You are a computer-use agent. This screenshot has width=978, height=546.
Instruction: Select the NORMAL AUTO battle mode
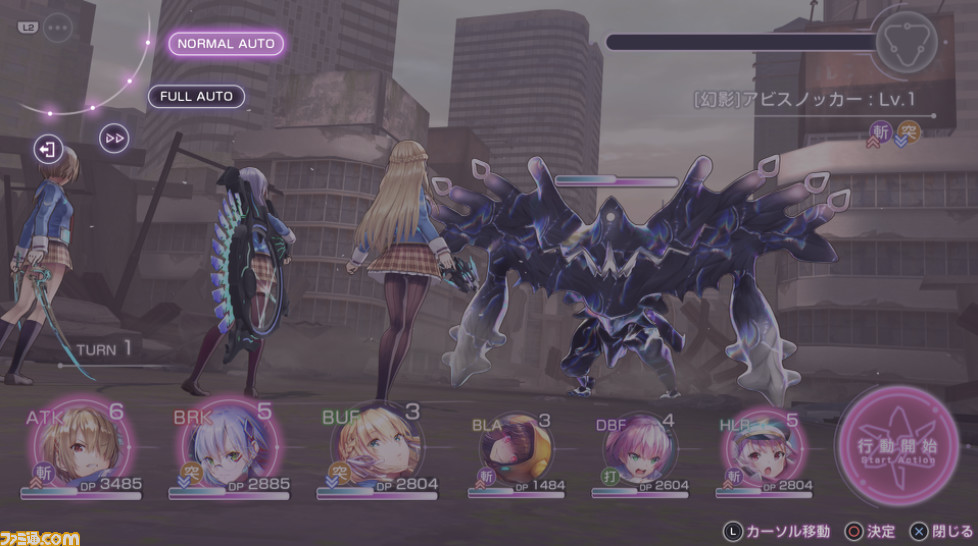click(x=226, y=44)
